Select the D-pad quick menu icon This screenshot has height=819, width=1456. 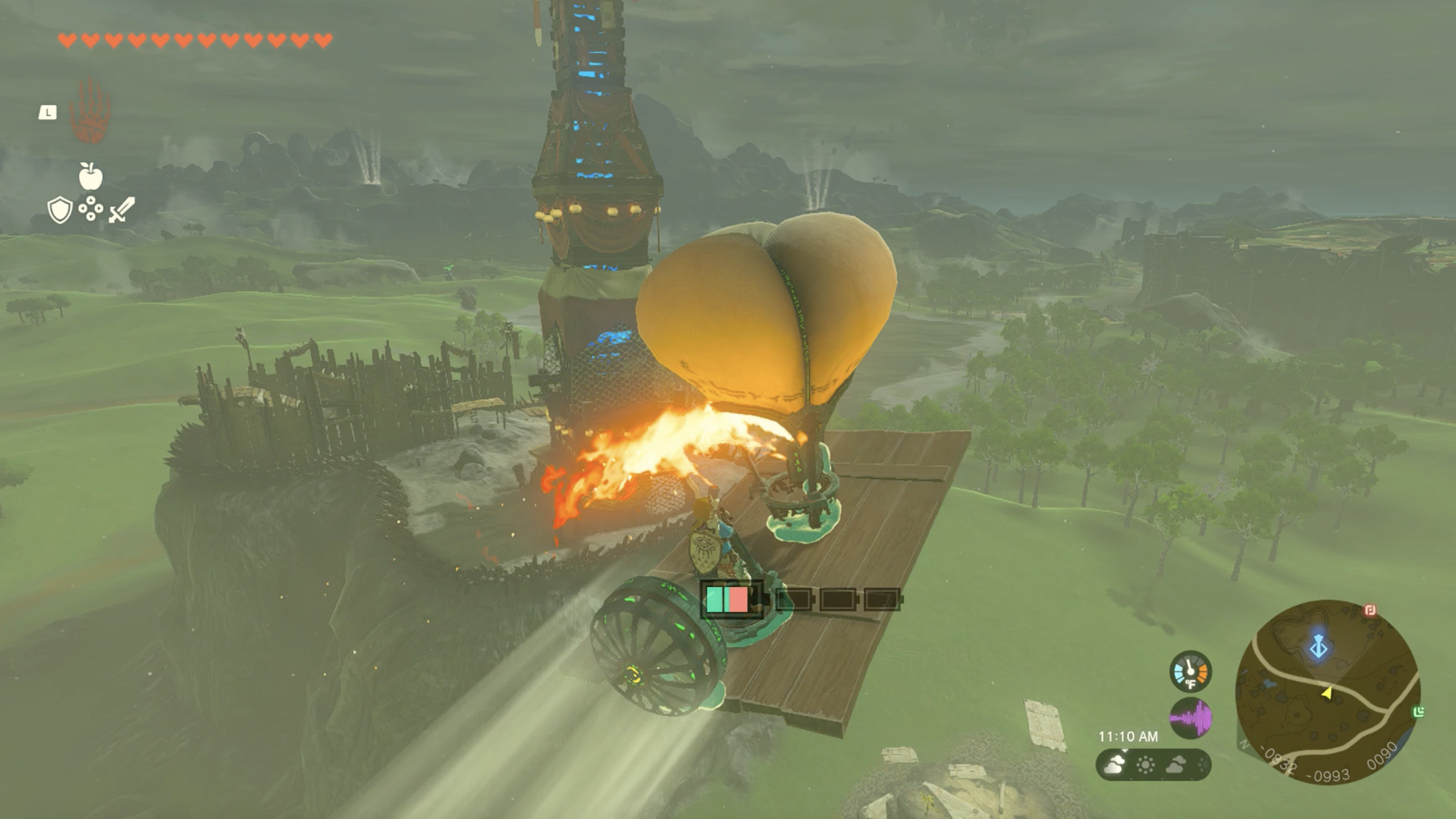click(90, 209)
